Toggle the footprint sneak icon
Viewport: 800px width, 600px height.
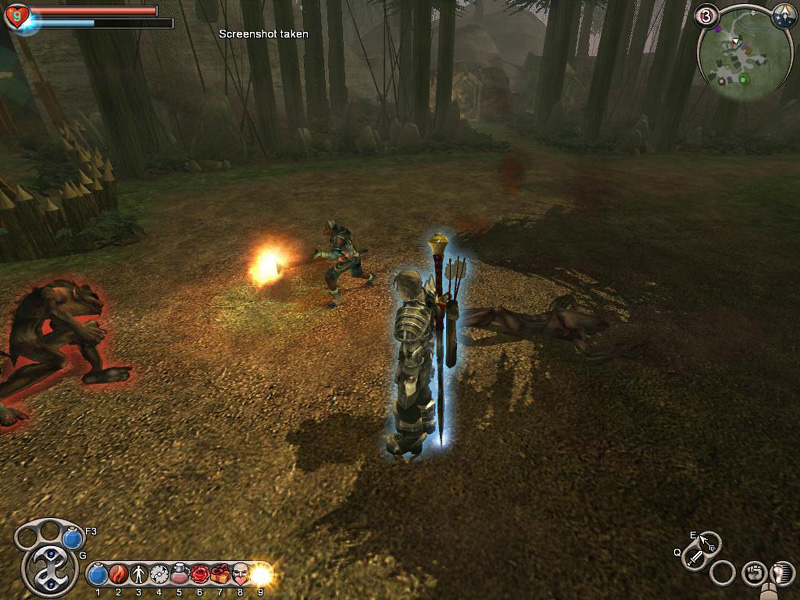click(783, 573)
